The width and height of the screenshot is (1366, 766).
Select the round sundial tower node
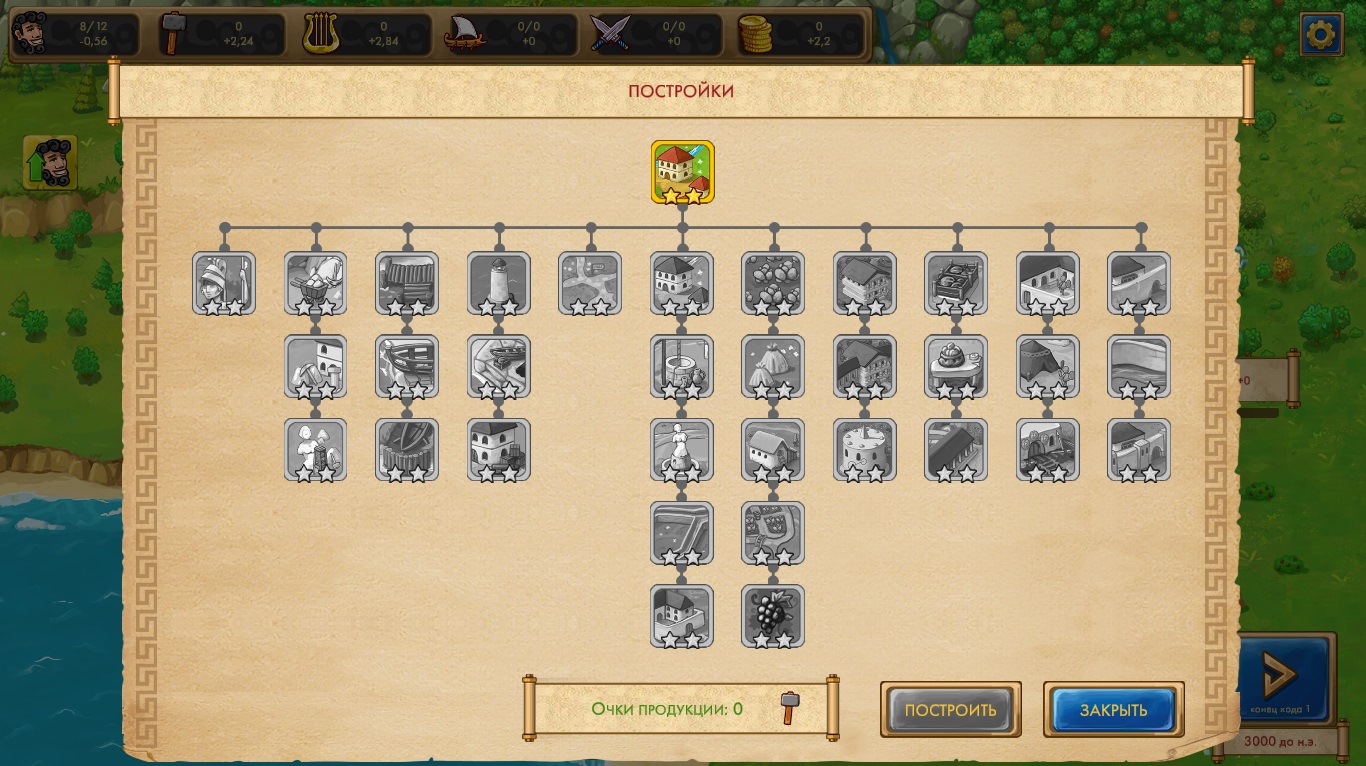(x=865, y=449)
